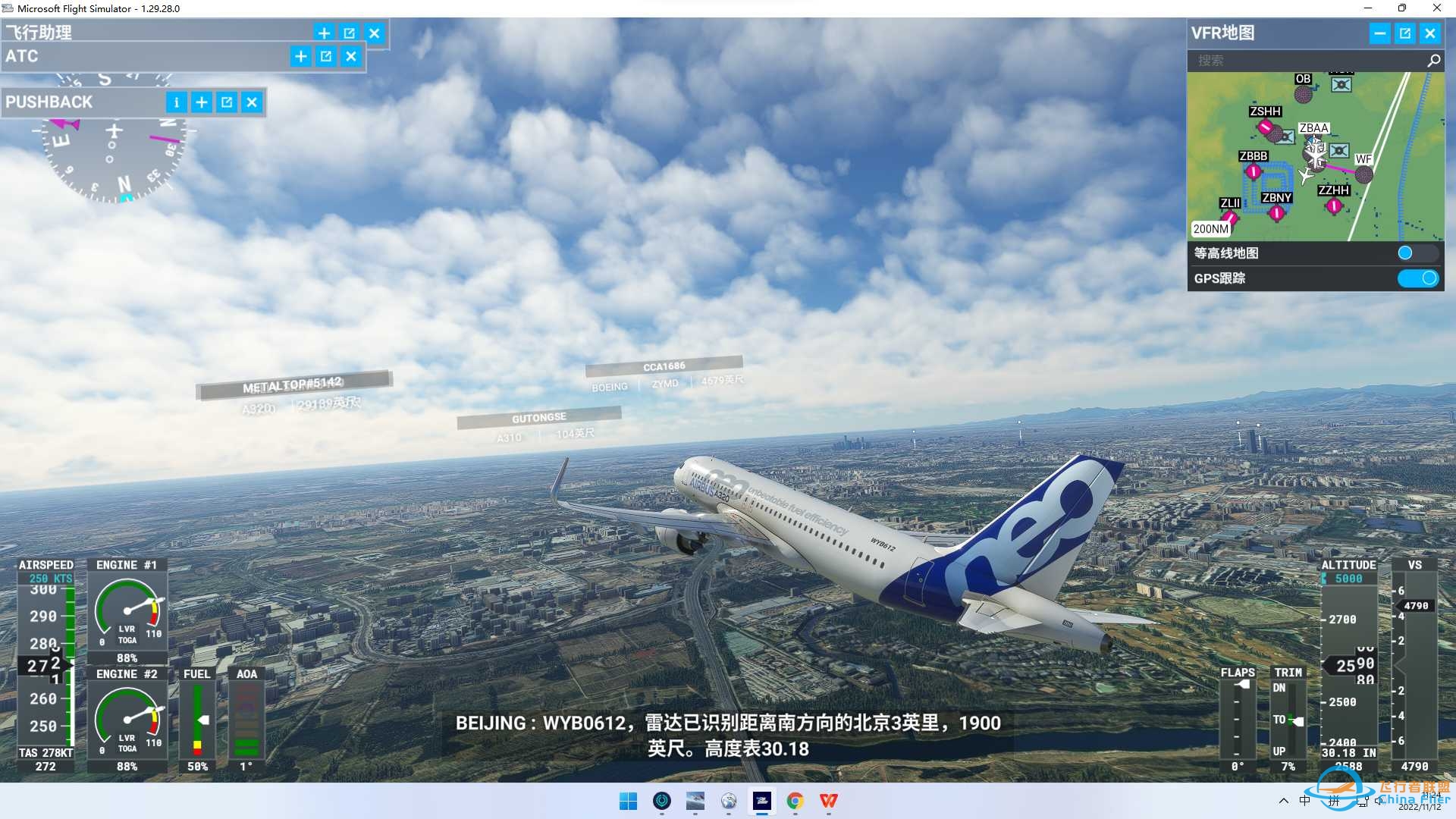This screenshot has height=819, width=1456.
Task: Pop out the 飞行助理 panel into its own window
Action: tap(349, 33)
